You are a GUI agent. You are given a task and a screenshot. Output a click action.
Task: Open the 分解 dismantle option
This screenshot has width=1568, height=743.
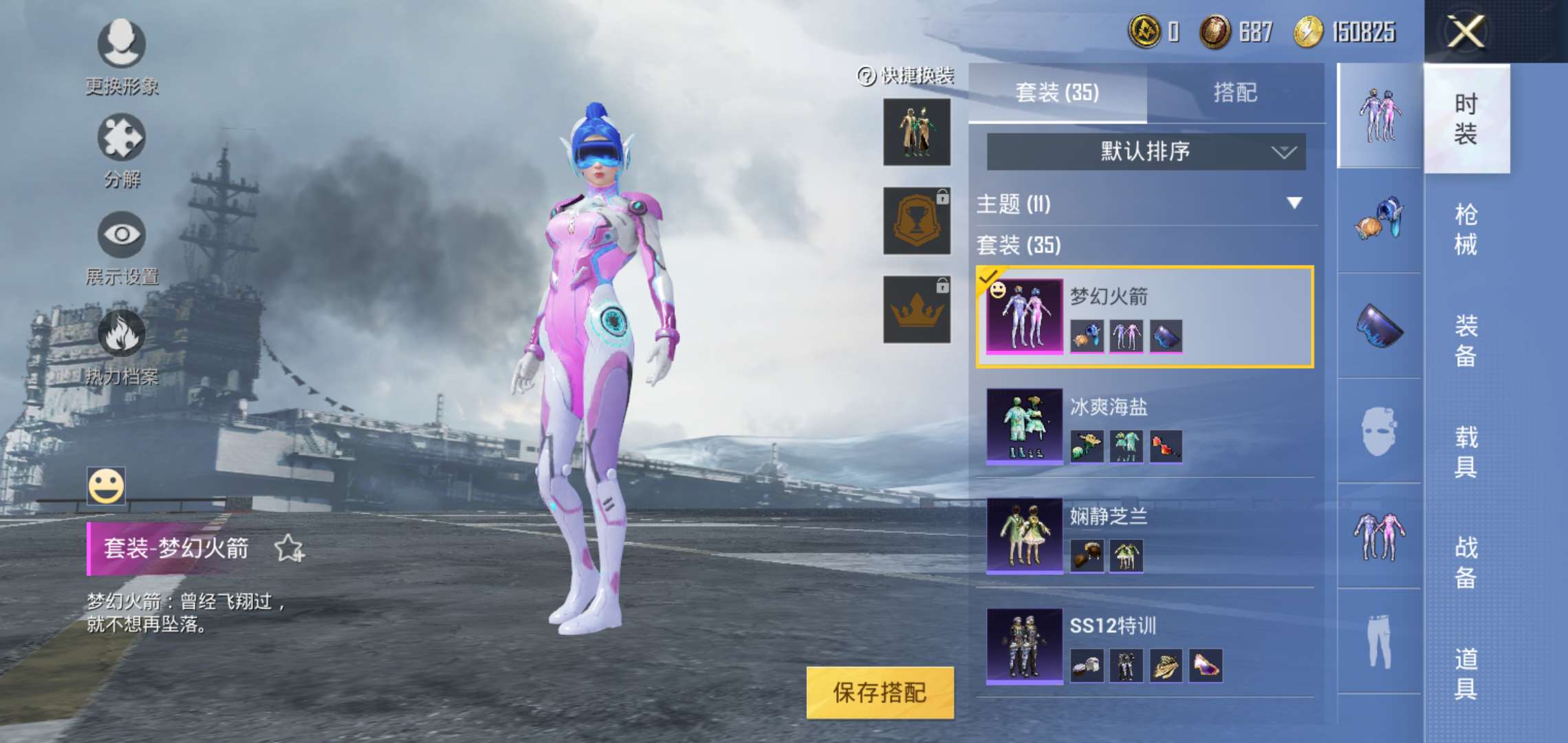[x=122, y=151]
